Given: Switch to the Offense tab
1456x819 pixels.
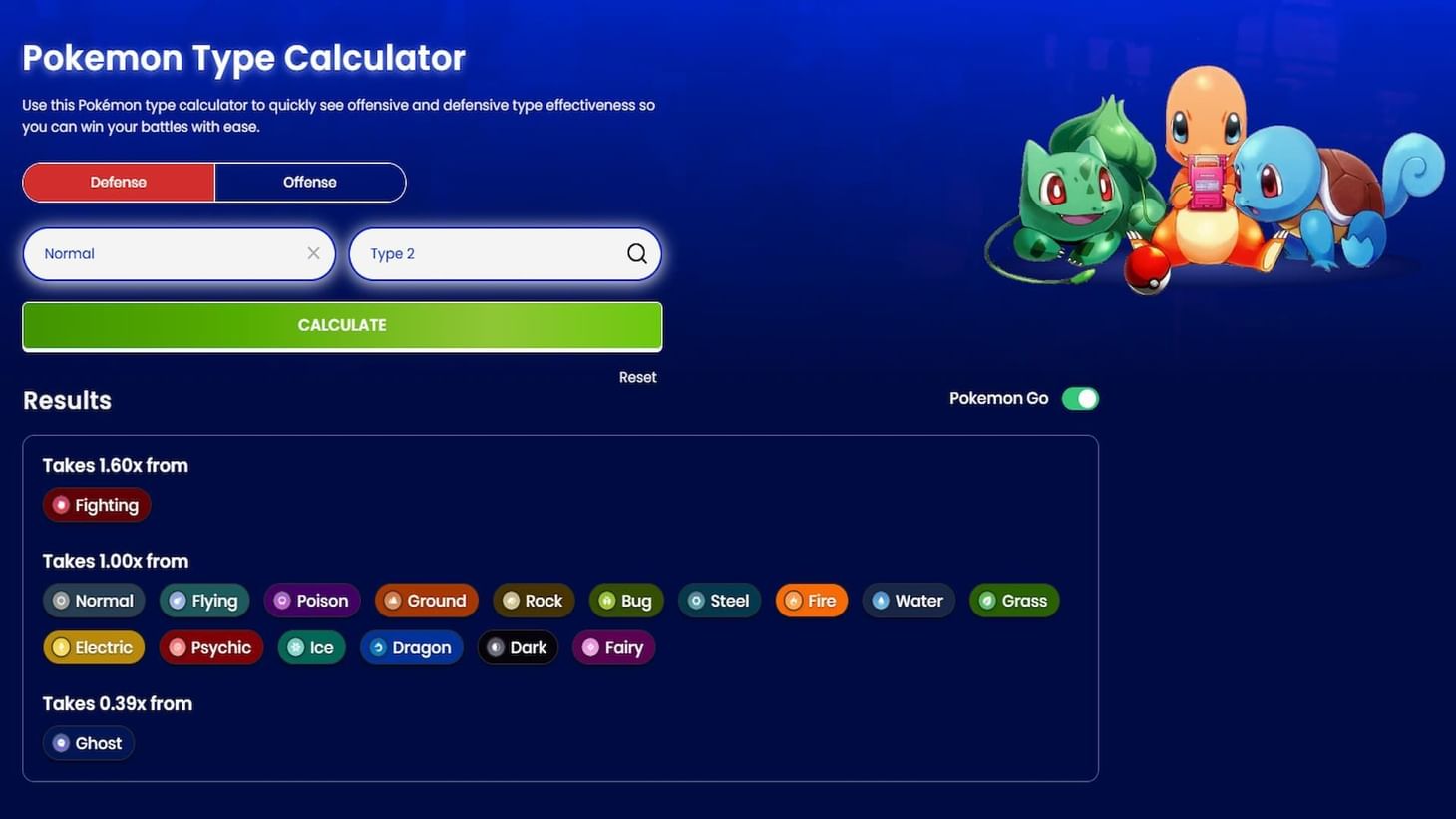Looking at the screenshot, I should [309, 182].
